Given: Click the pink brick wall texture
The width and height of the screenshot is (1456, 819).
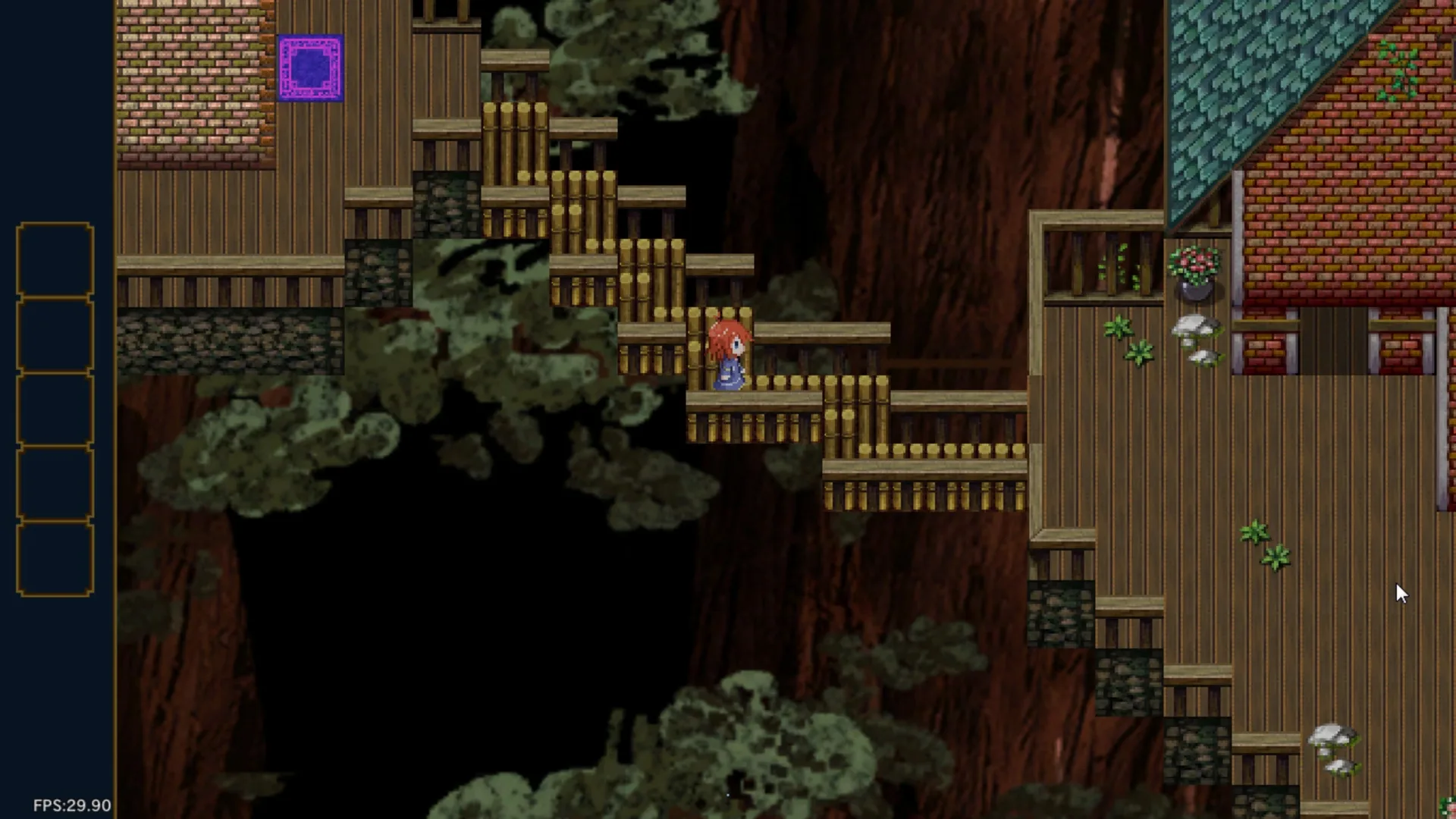Looking at the screenshot, I should [x=190, y=83].
